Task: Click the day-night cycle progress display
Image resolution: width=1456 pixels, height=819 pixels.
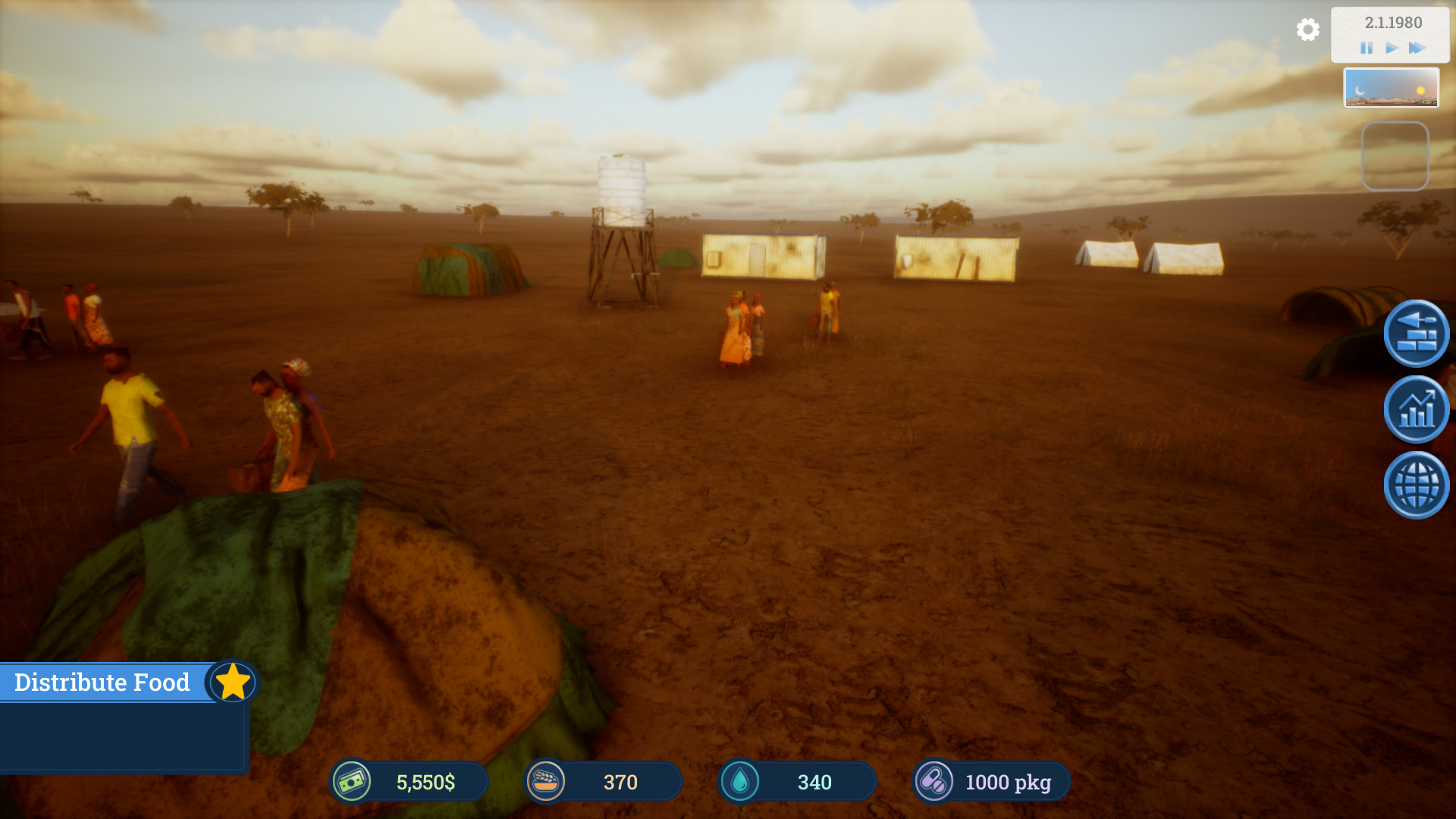Action: point(1392,87)
